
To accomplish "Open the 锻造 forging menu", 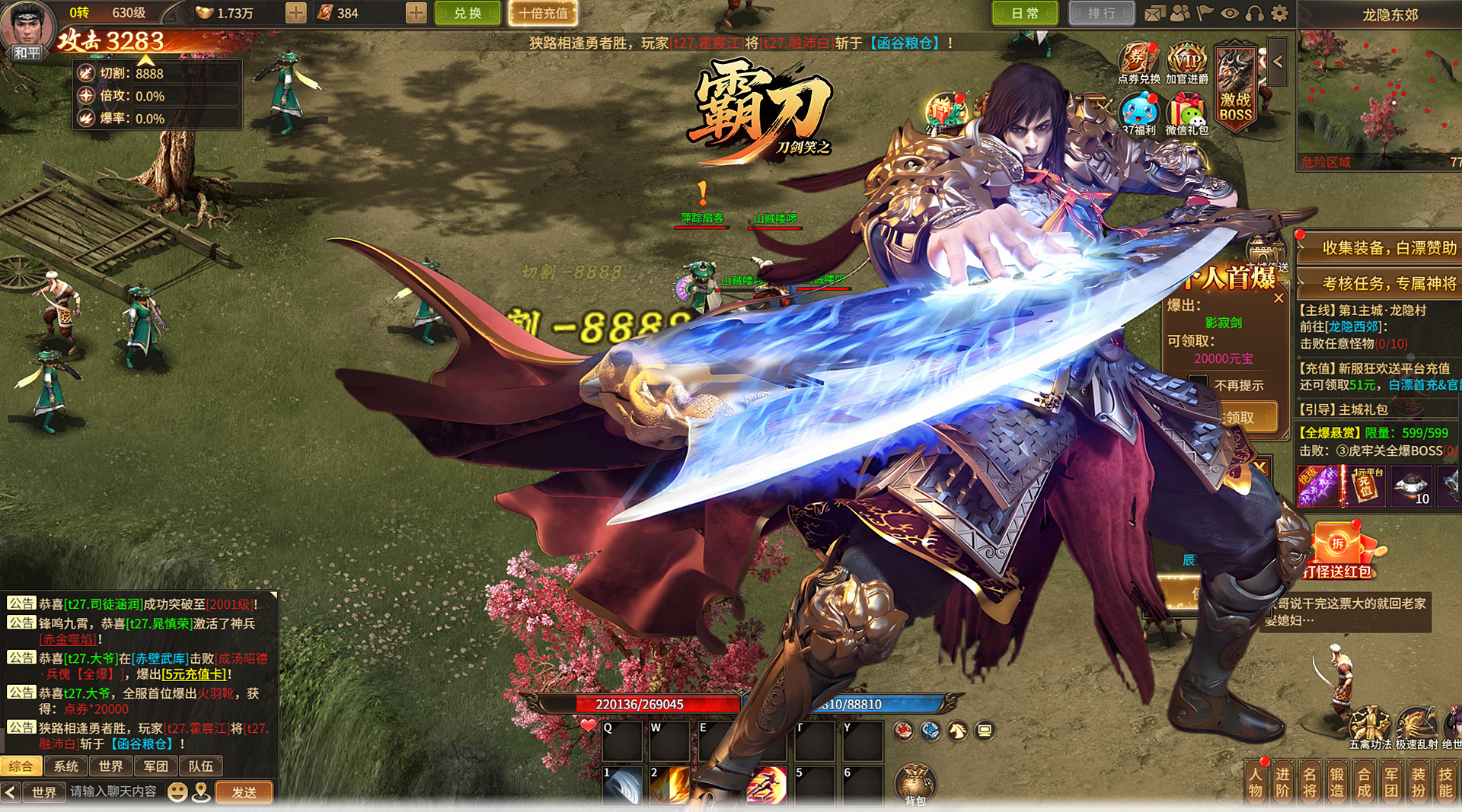I will [1337, 782].
